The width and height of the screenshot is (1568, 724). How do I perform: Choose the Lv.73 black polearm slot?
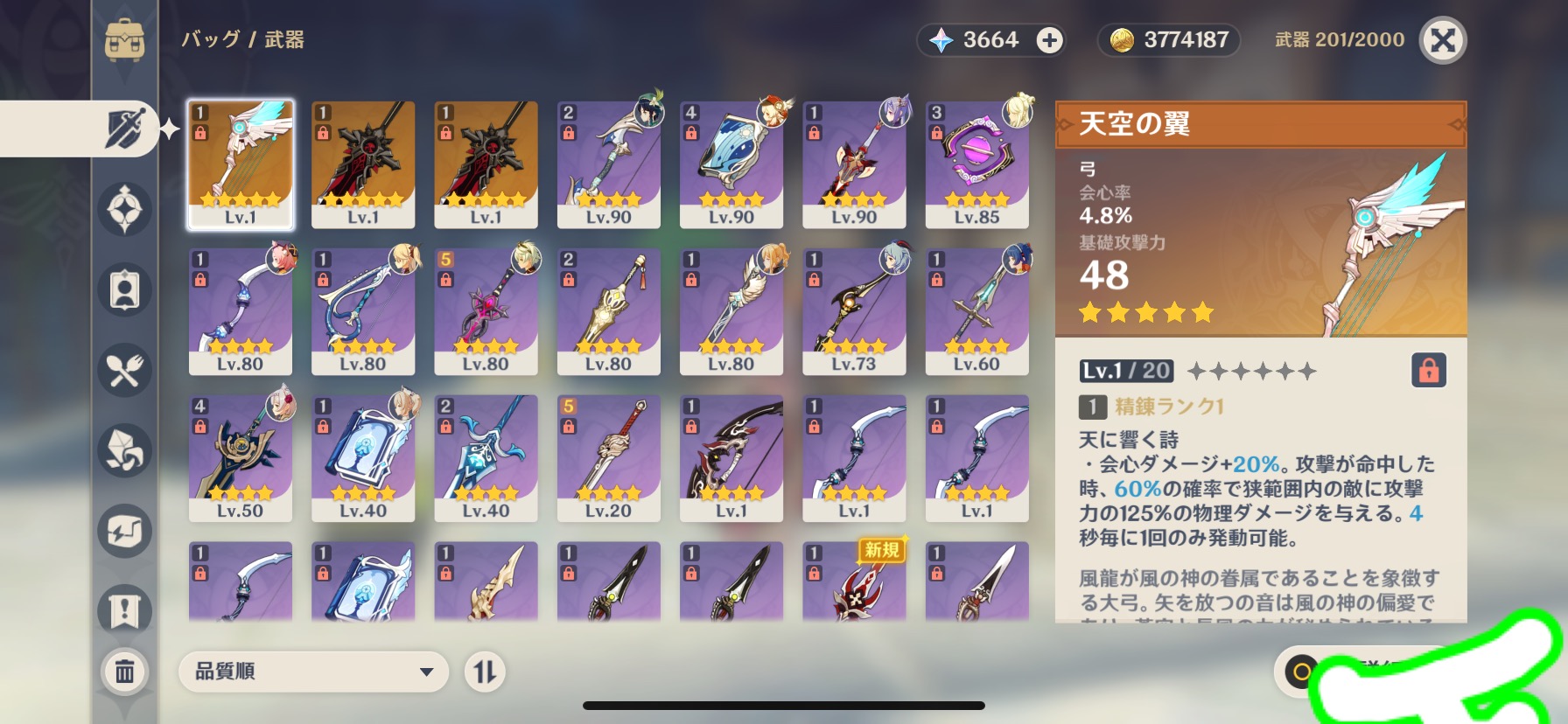click(854, 311)
